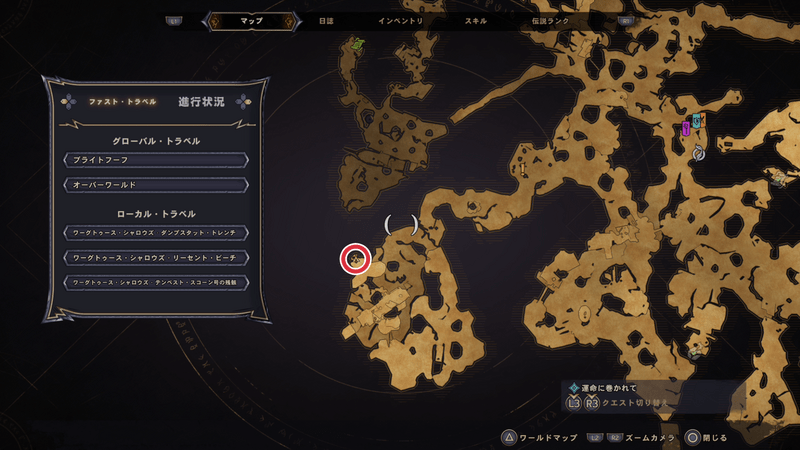Choose the リーセント・ビーチ local travel entry
Viewport: 800px width, 450px height.
point(155,258)
